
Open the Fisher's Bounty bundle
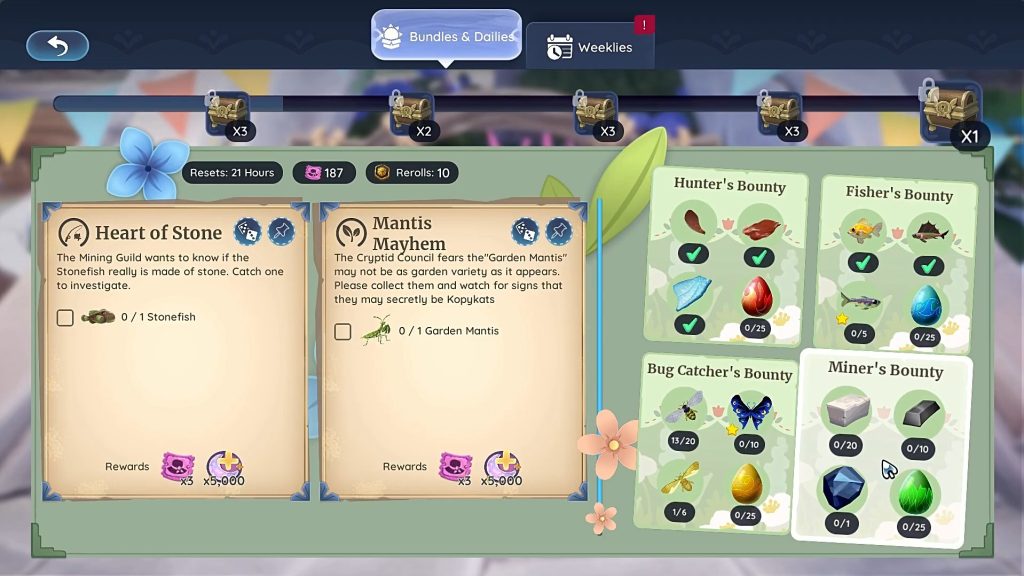pos(899,194)
